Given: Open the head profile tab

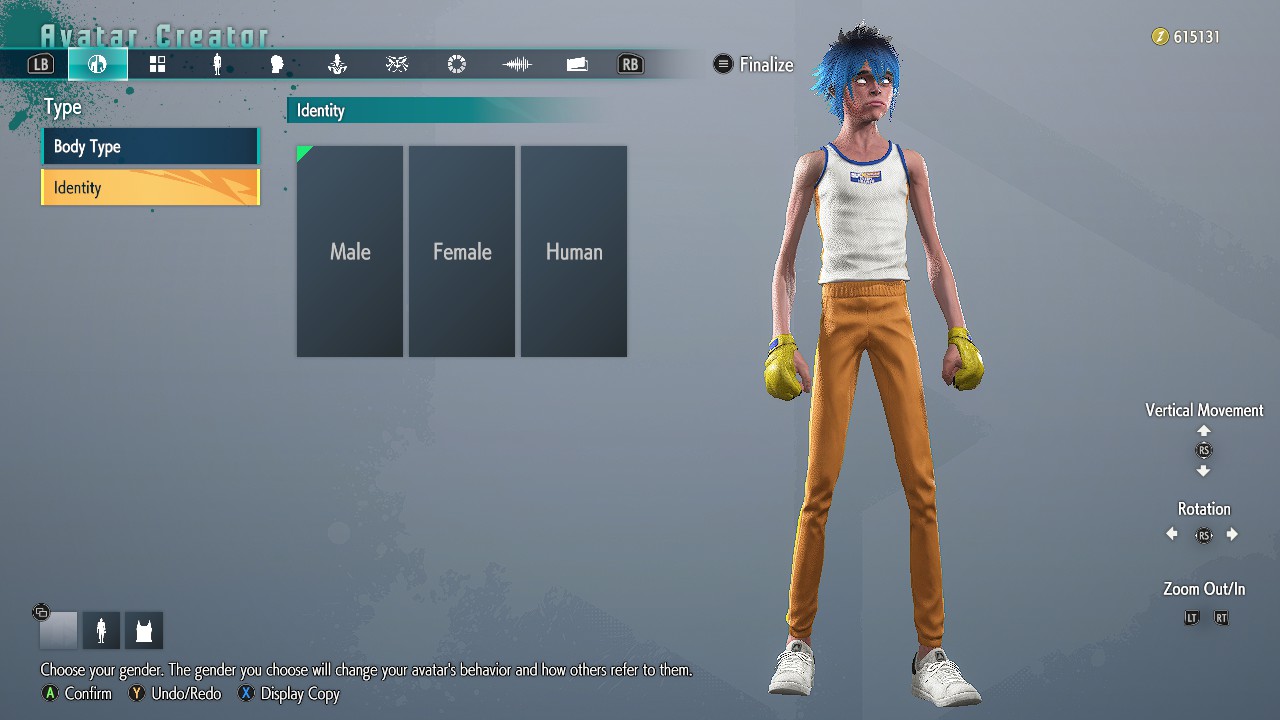Looking at the screenshot, I should 277,65.
